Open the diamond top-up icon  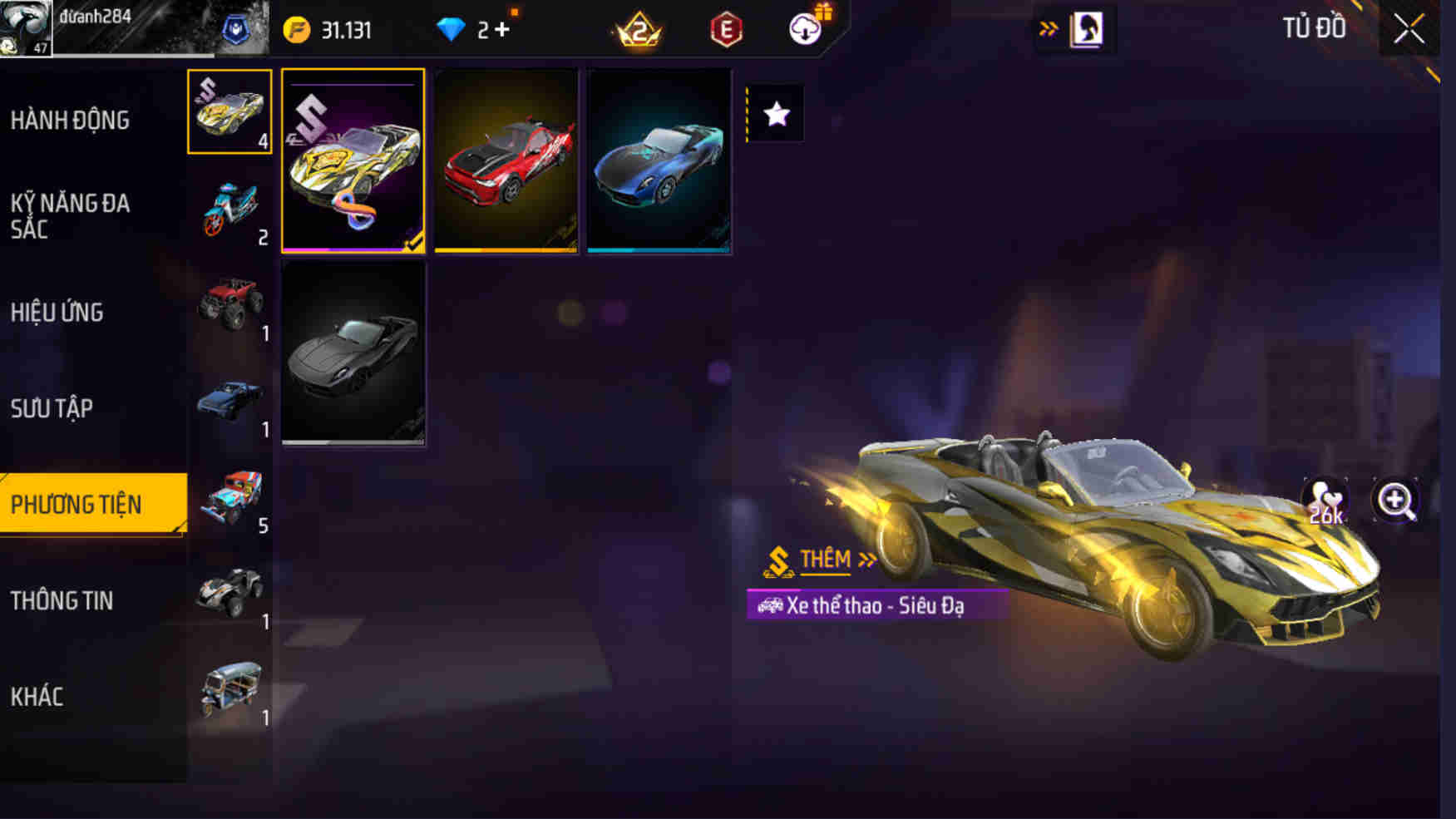point(454,27)
